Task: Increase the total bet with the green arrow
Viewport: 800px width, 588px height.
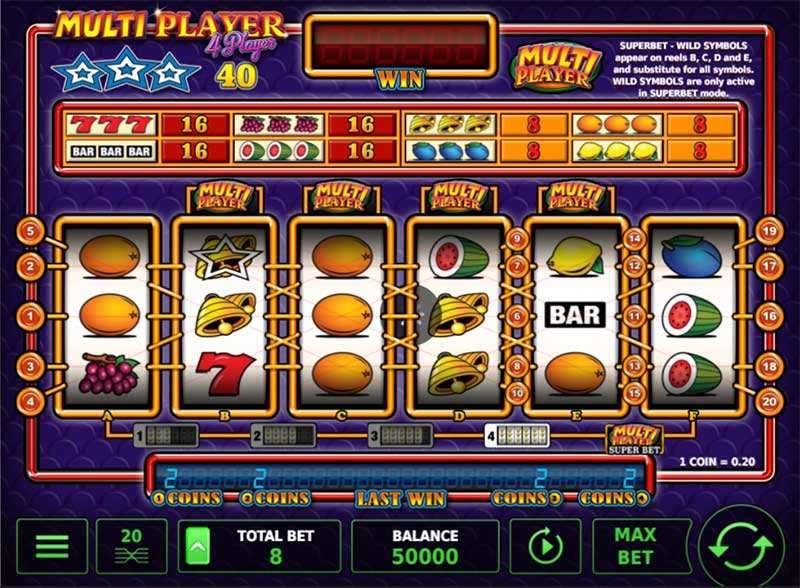Action: click(197, 546)
